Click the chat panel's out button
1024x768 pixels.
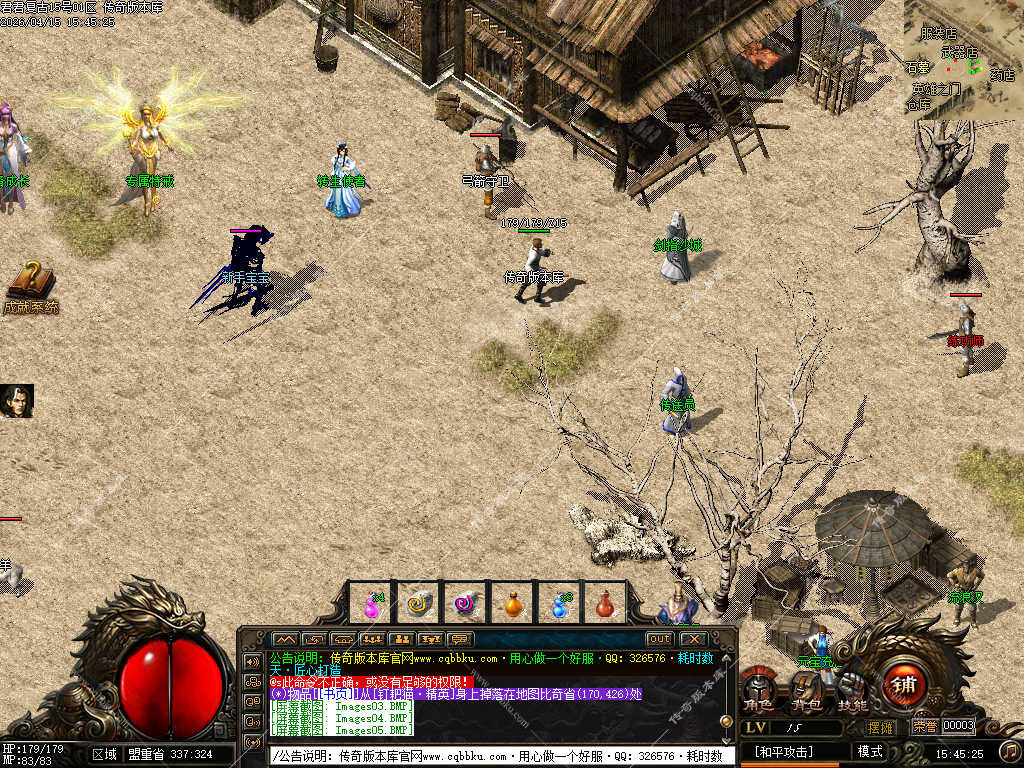(659, 639)
